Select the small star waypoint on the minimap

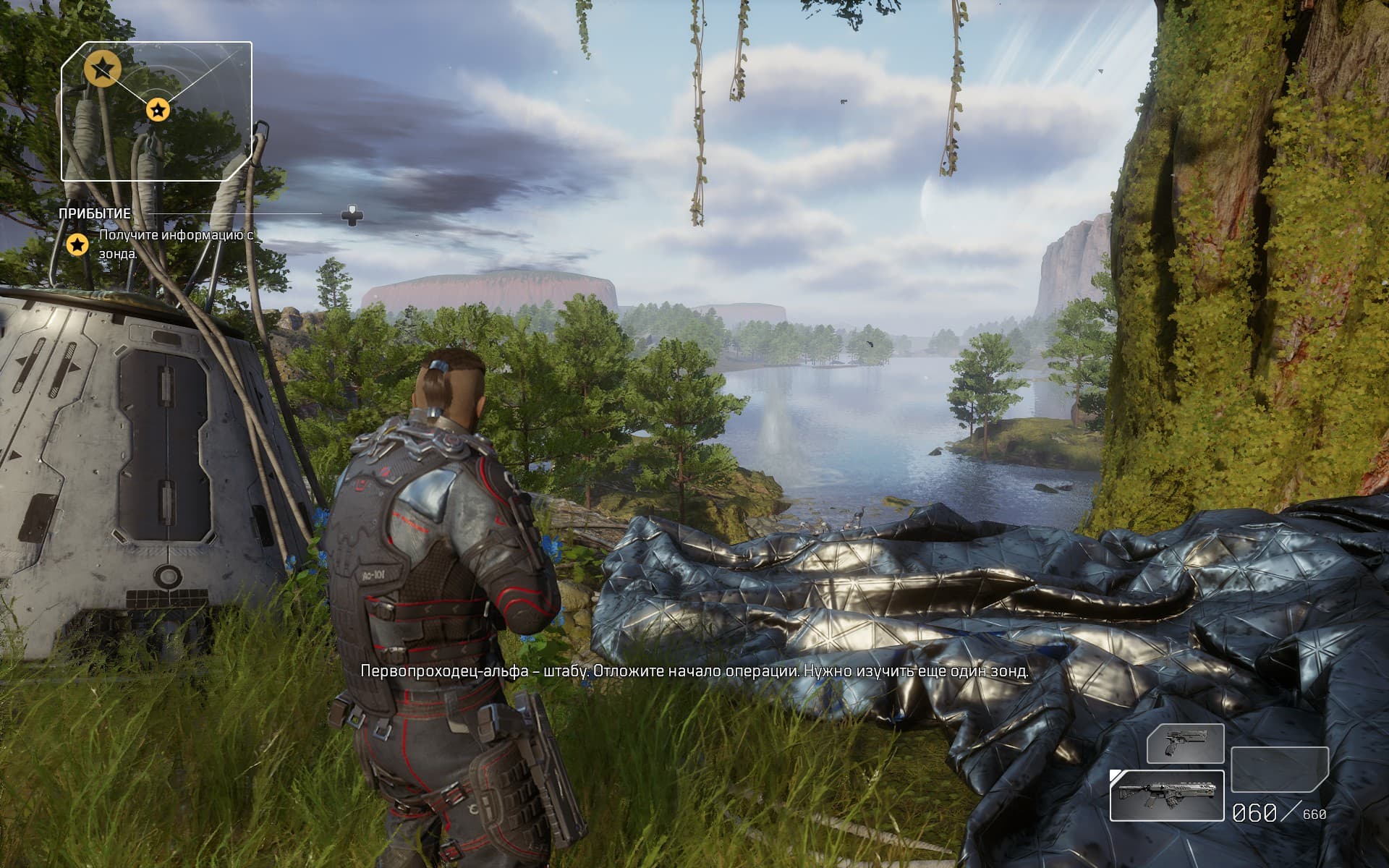[158, 110]
